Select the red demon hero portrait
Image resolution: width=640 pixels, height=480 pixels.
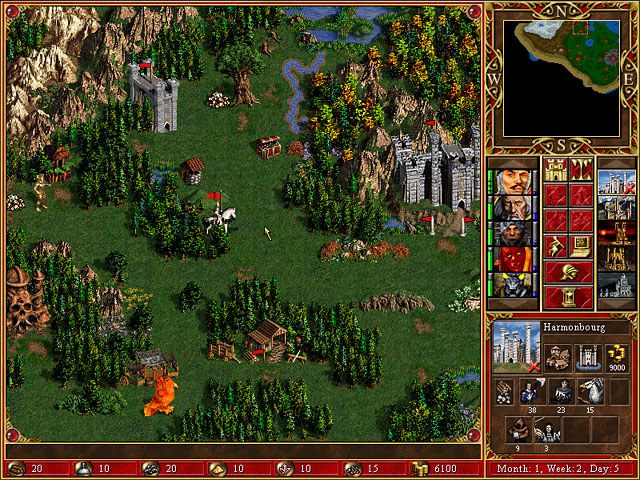516,260
